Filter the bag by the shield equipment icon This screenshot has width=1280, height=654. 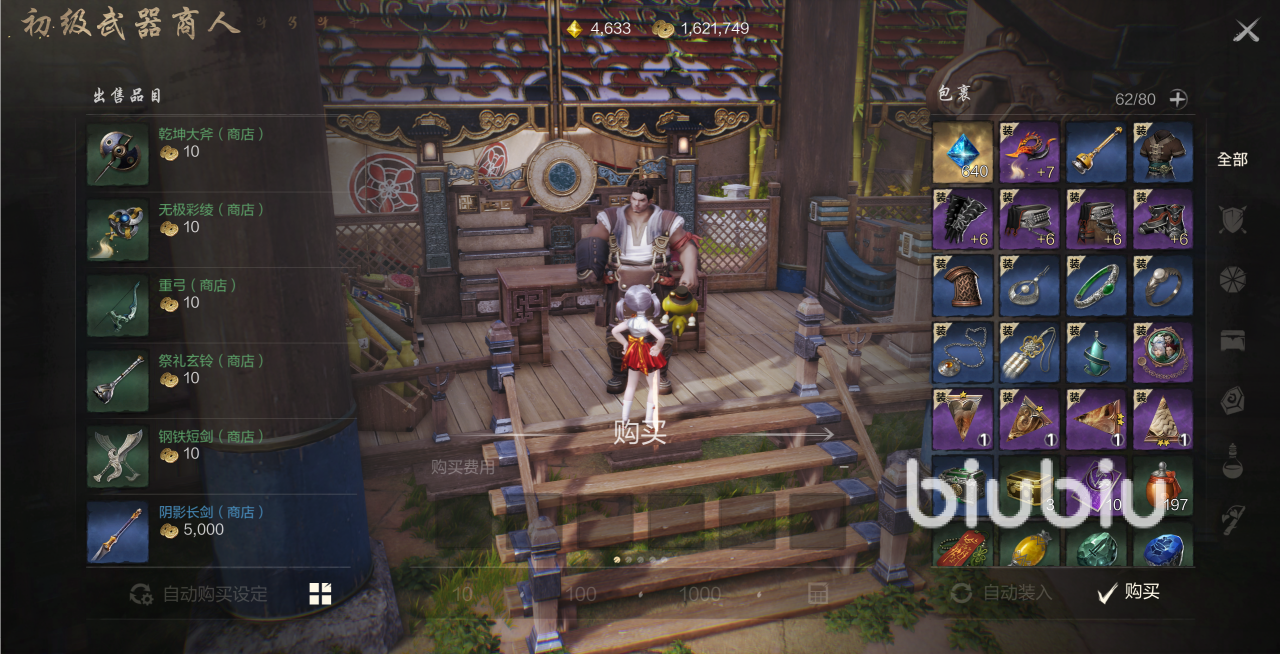click(x=1232, y=219)
